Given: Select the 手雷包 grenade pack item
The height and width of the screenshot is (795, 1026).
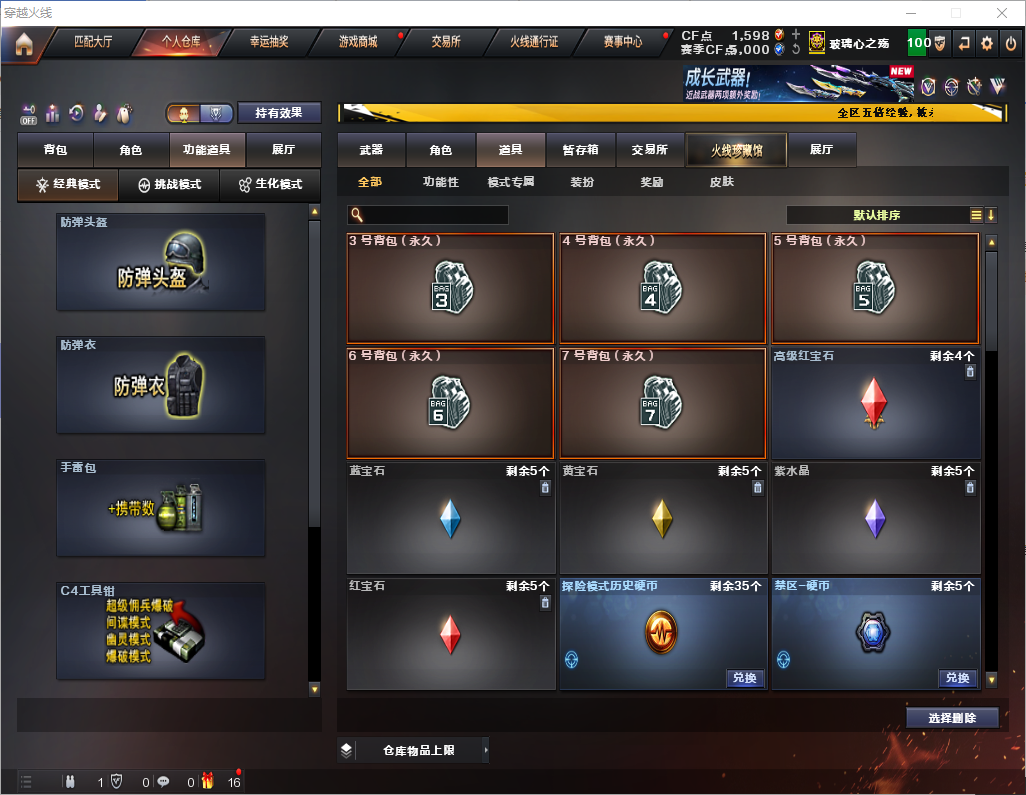Looking at the screenshot, I should [161, 508].
